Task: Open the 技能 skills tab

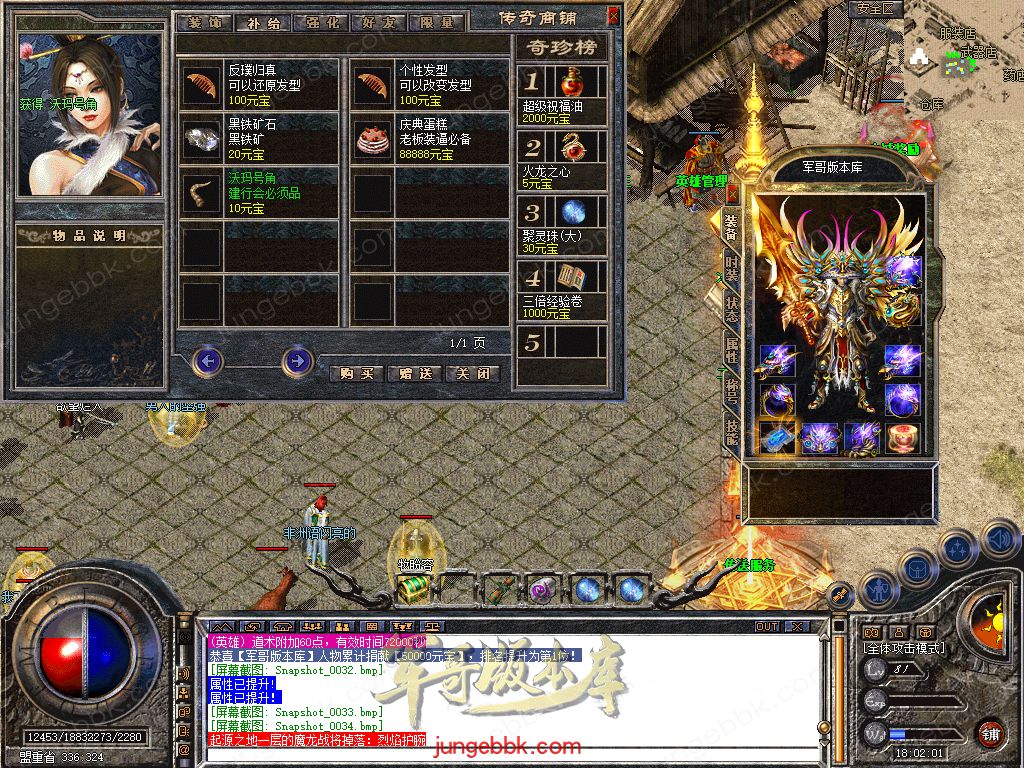Action: pyautogui.click(x=732, y=430)
